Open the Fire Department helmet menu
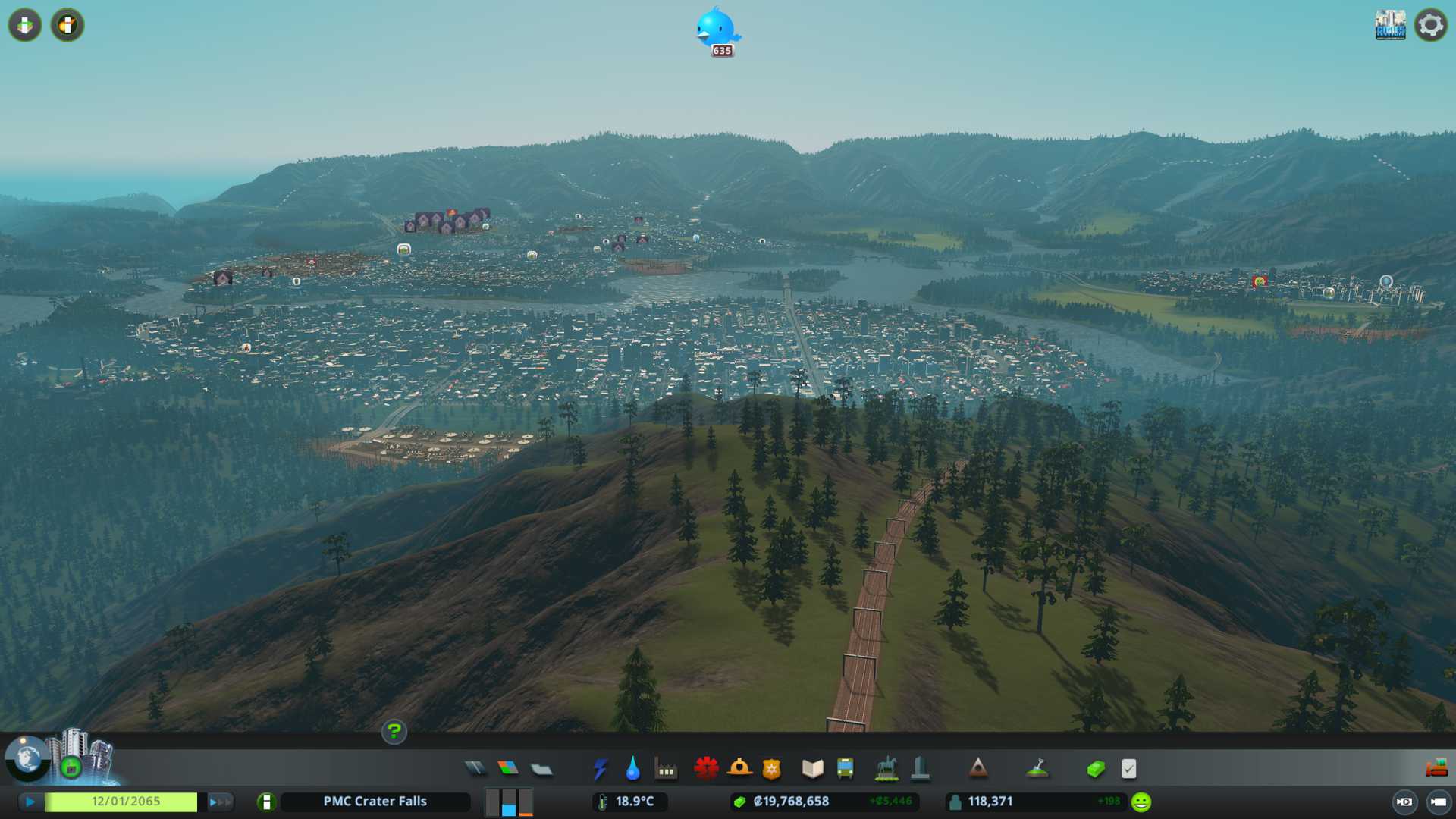 point(739,769)
